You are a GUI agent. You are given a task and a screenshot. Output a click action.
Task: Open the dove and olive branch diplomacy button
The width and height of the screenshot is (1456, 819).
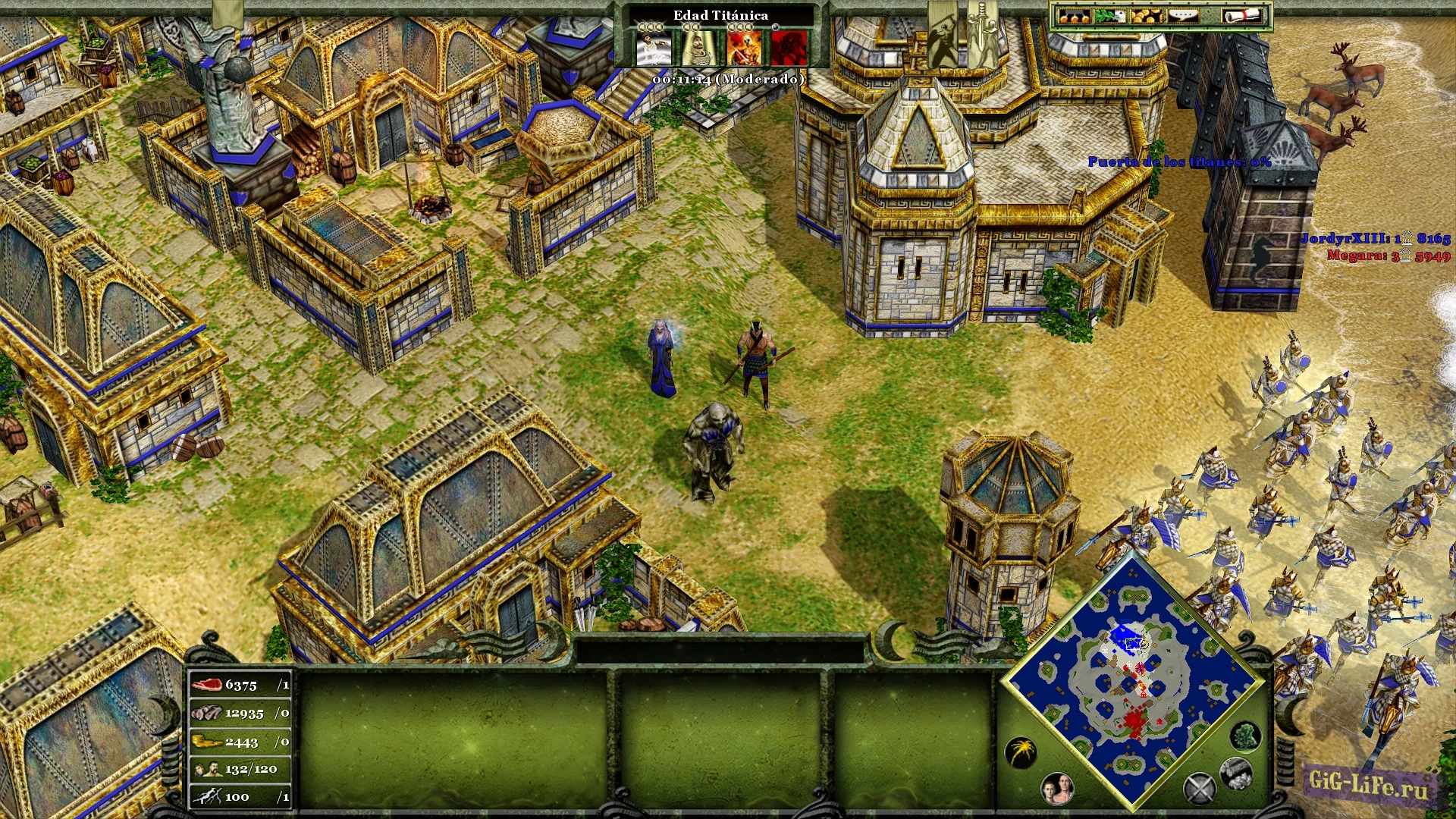[1110, 16]
